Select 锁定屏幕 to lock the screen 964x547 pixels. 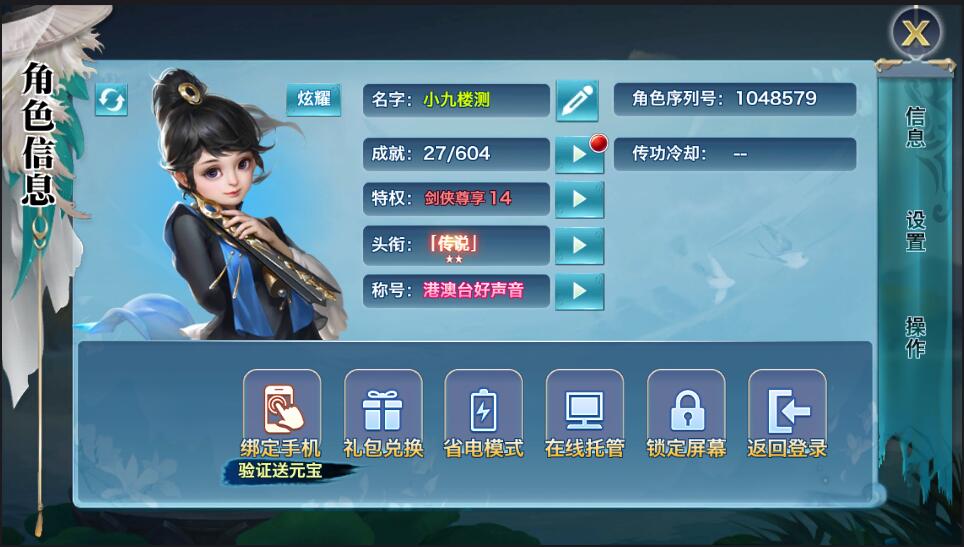686,408
